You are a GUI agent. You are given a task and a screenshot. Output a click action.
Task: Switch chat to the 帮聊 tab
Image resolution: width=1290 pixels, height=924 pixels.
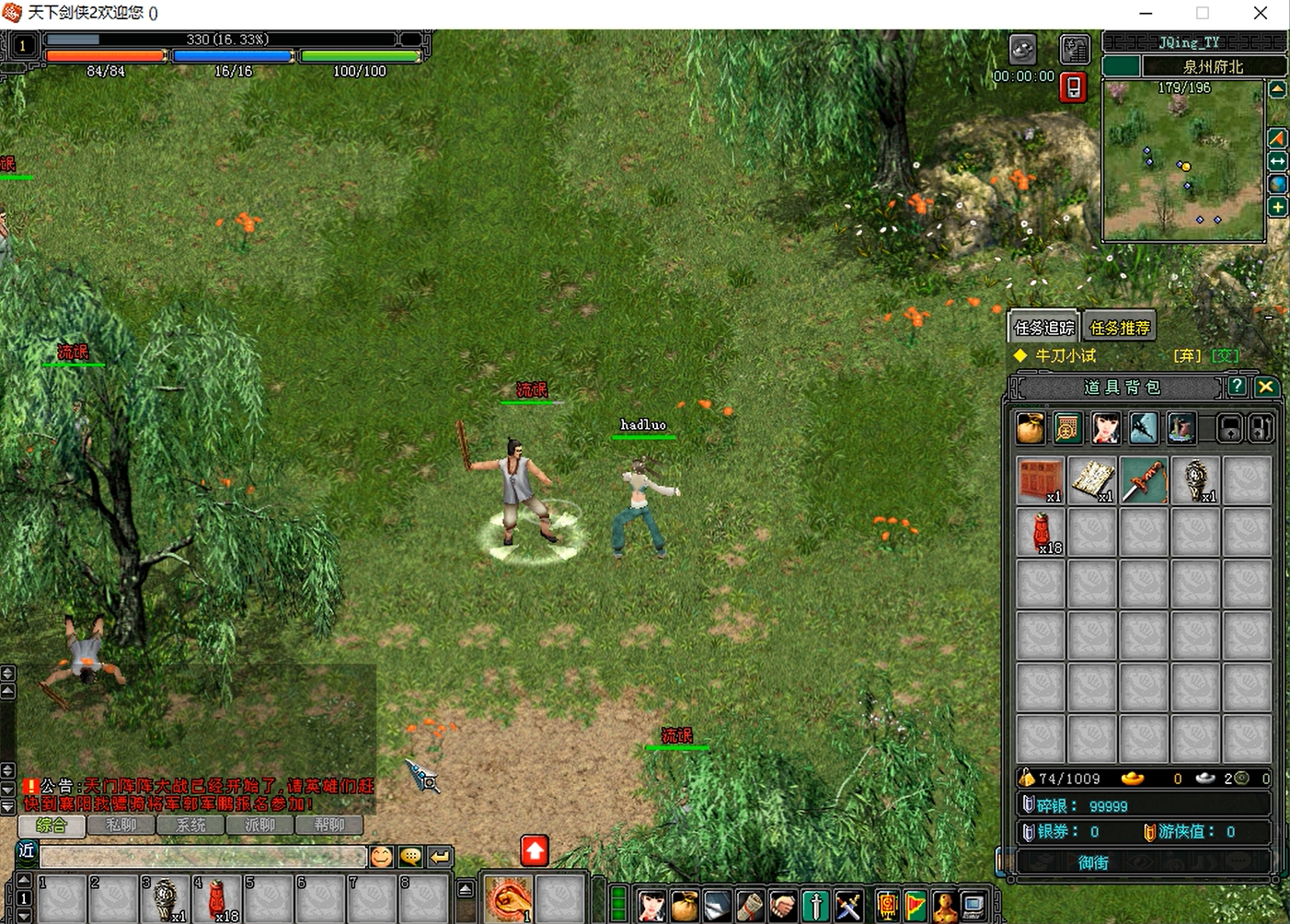coord(328,826)
